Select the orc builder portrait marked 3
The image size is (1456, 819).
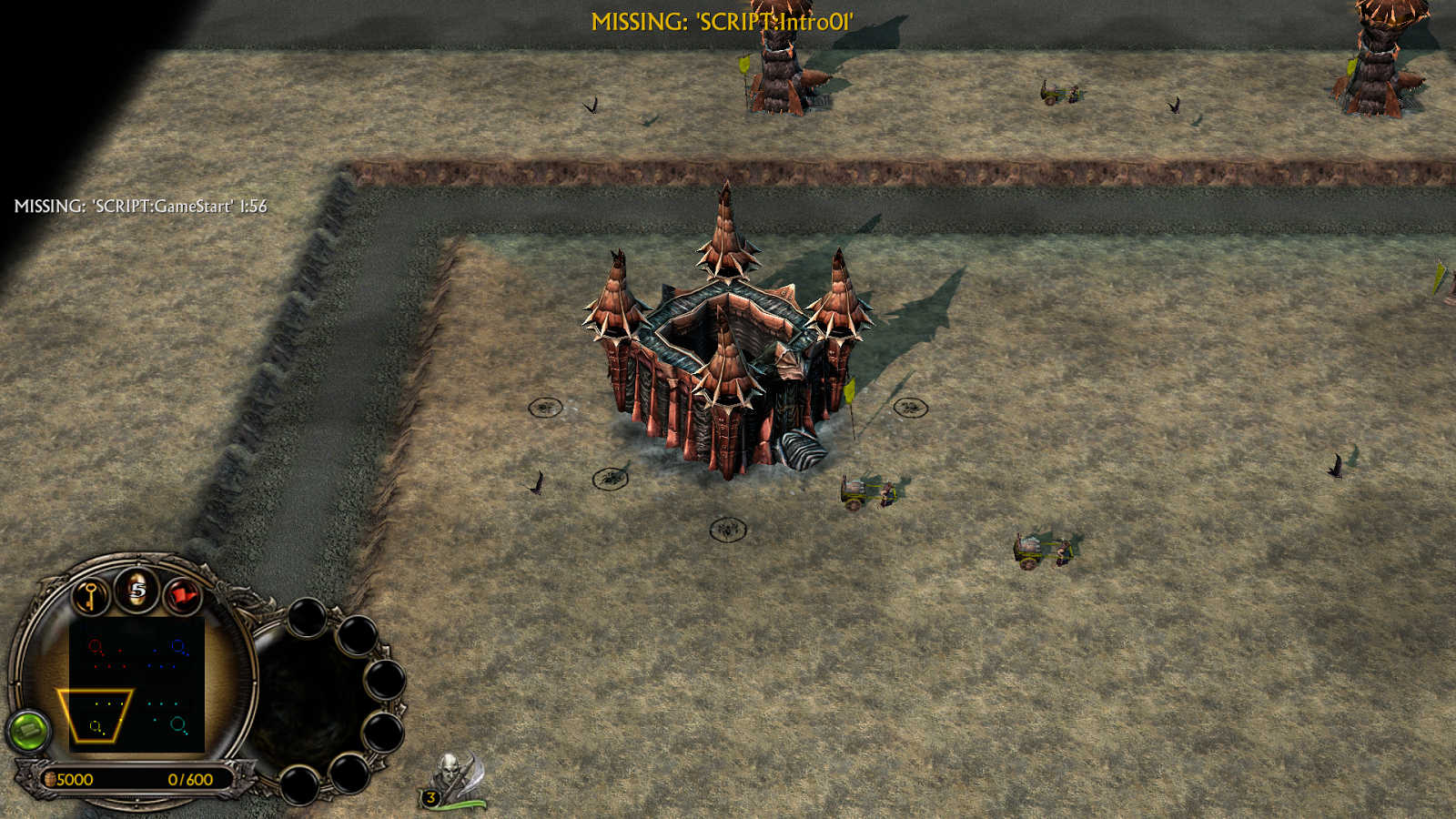coord(452,780)
